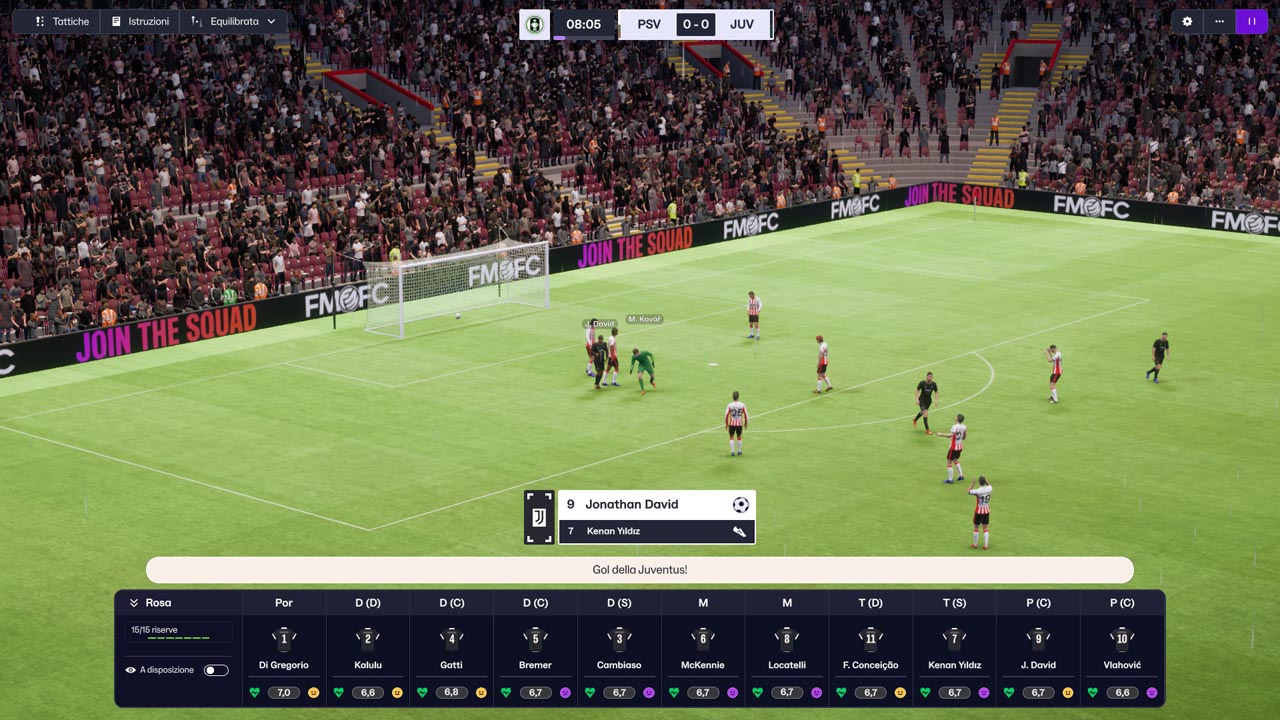
Task: Toggle the A disposizione switch
Action: pos(216,669)
